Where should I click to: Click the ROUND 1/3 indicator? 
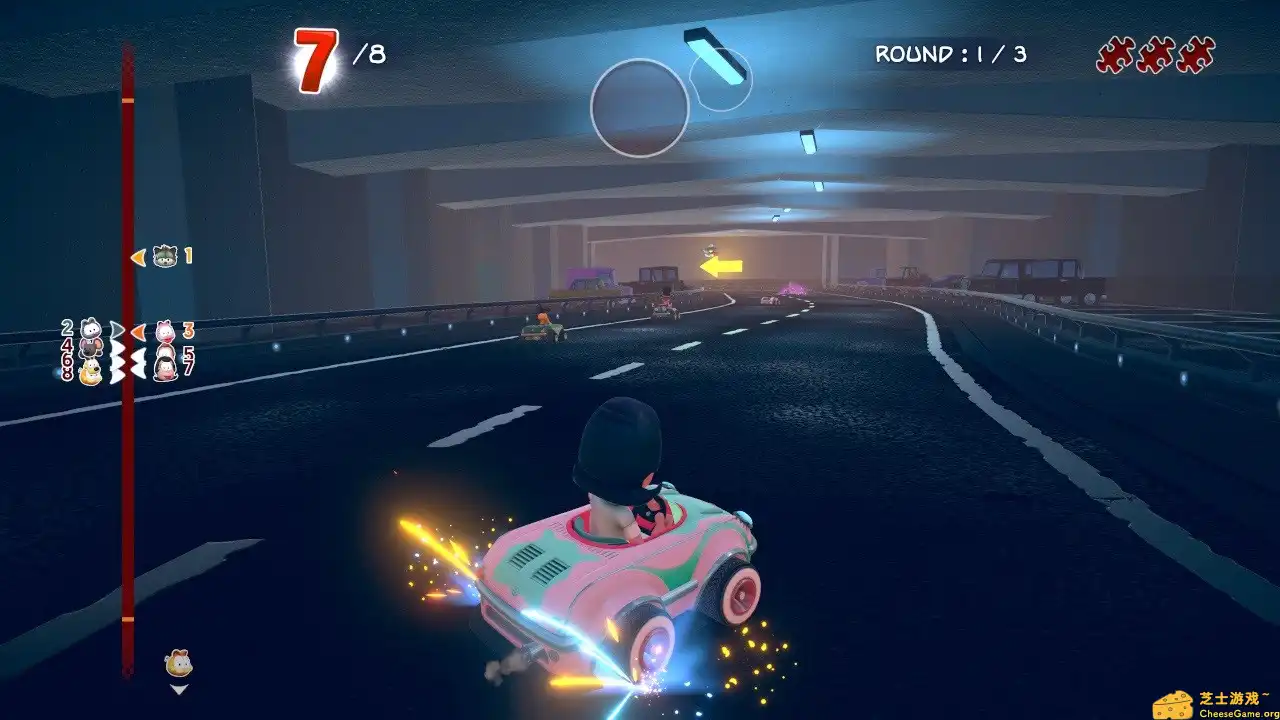point(950,55)
